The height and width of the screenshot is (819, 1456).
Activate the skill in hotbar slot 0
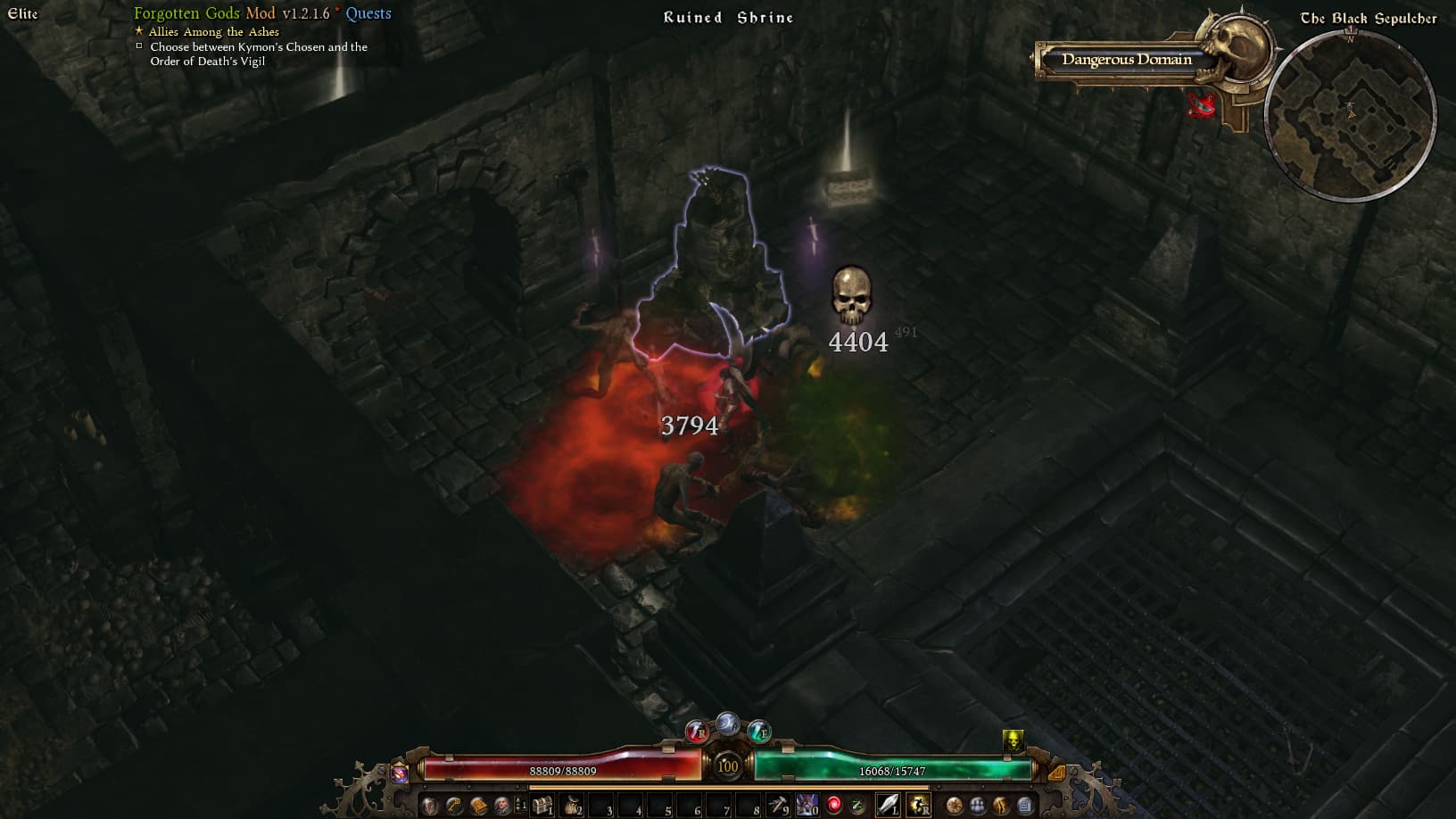pos(807,806)
